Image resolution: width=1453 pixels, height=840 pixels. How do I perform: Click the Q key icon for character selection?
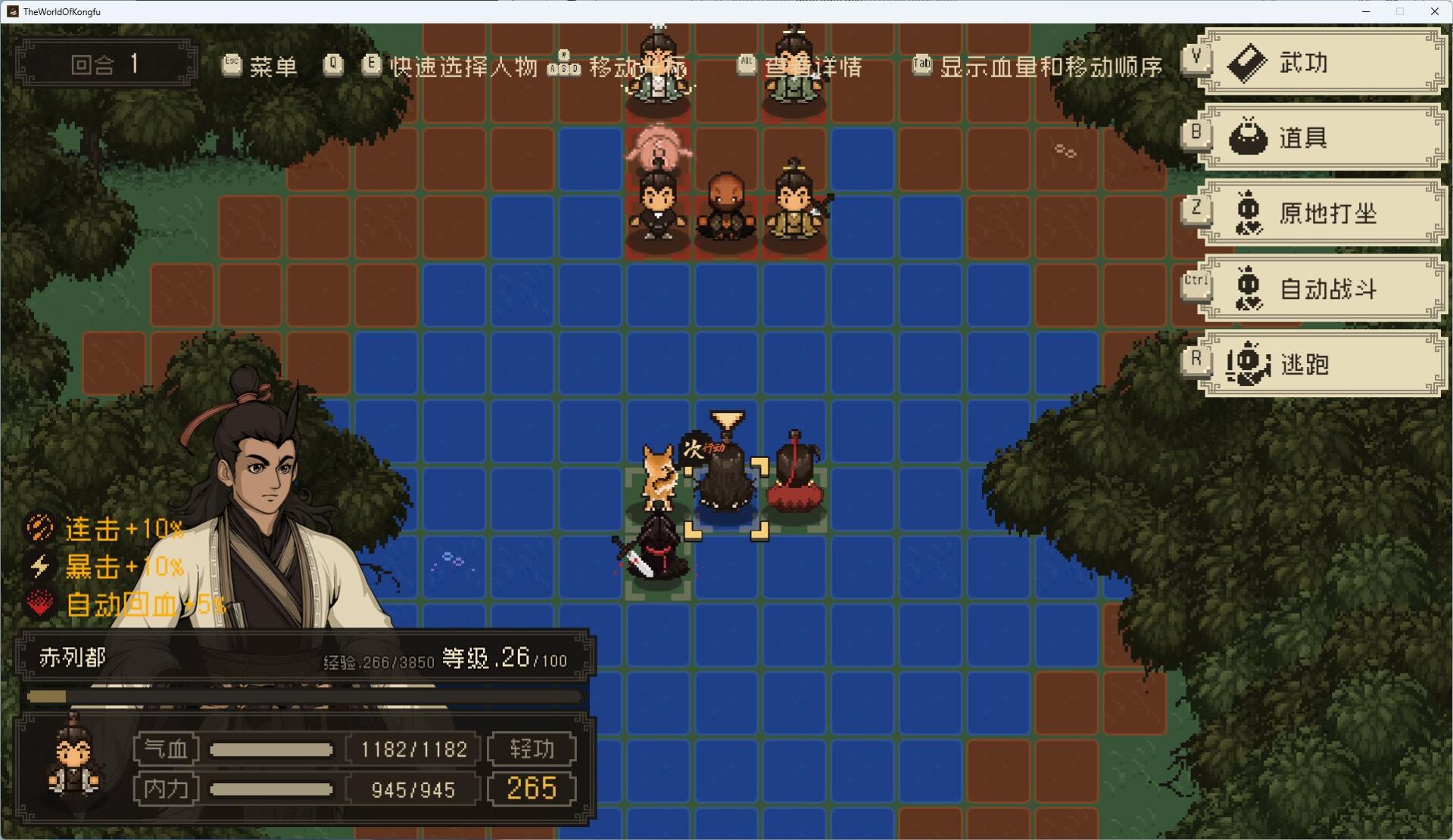333,65
